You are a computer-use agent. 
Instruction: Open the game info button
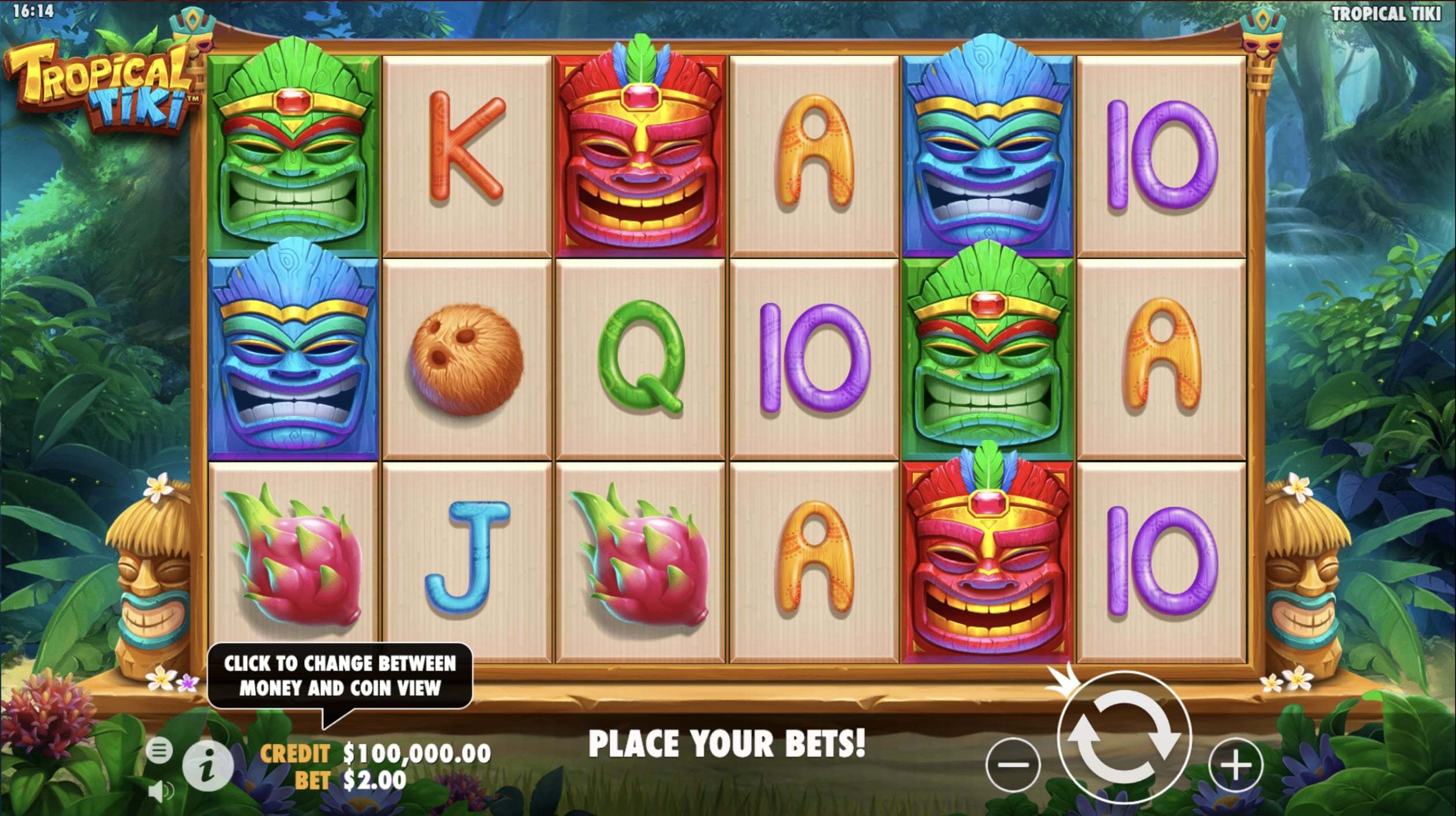point(208,766)
